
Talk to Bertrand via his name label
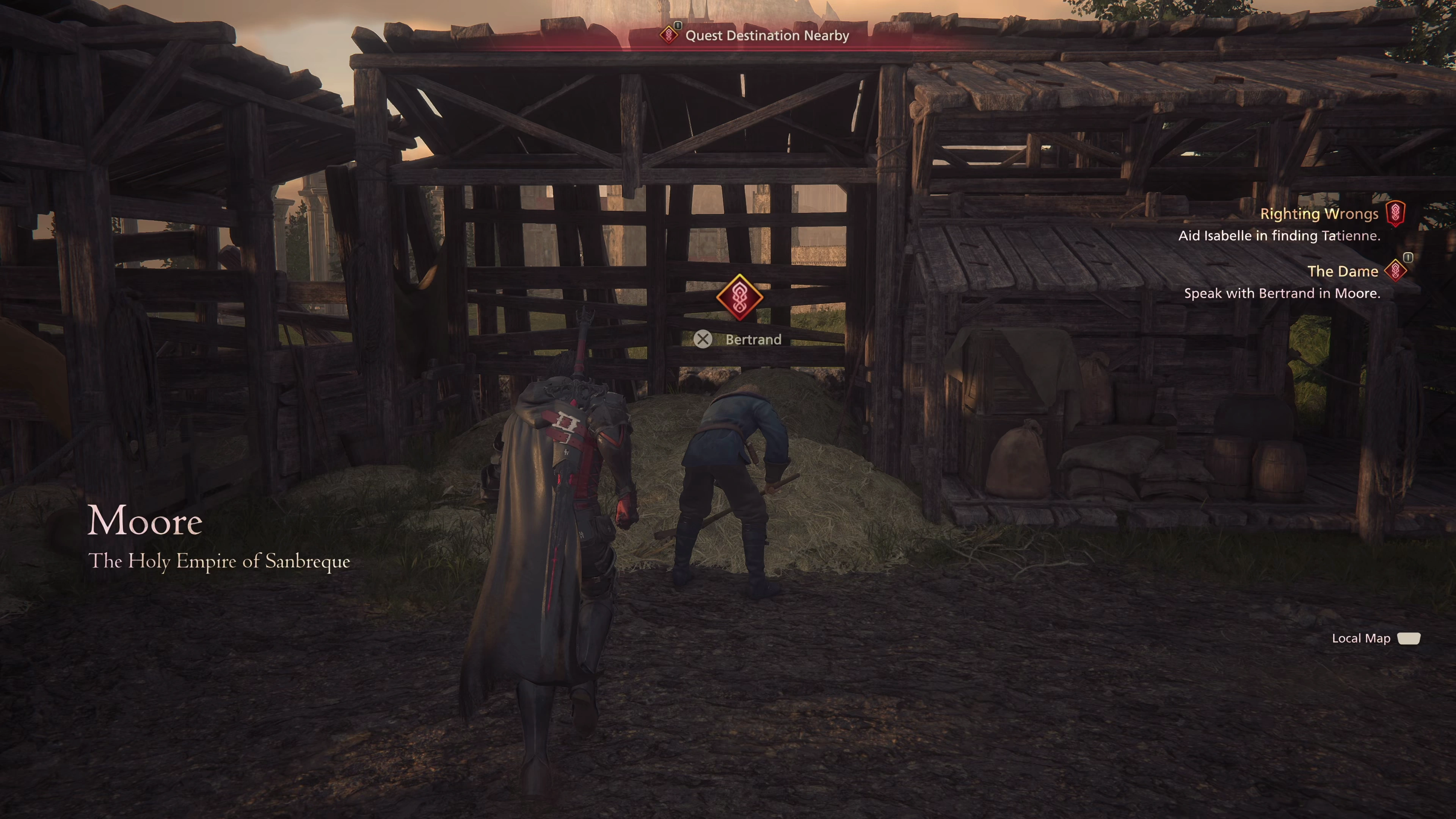[752, 340]
